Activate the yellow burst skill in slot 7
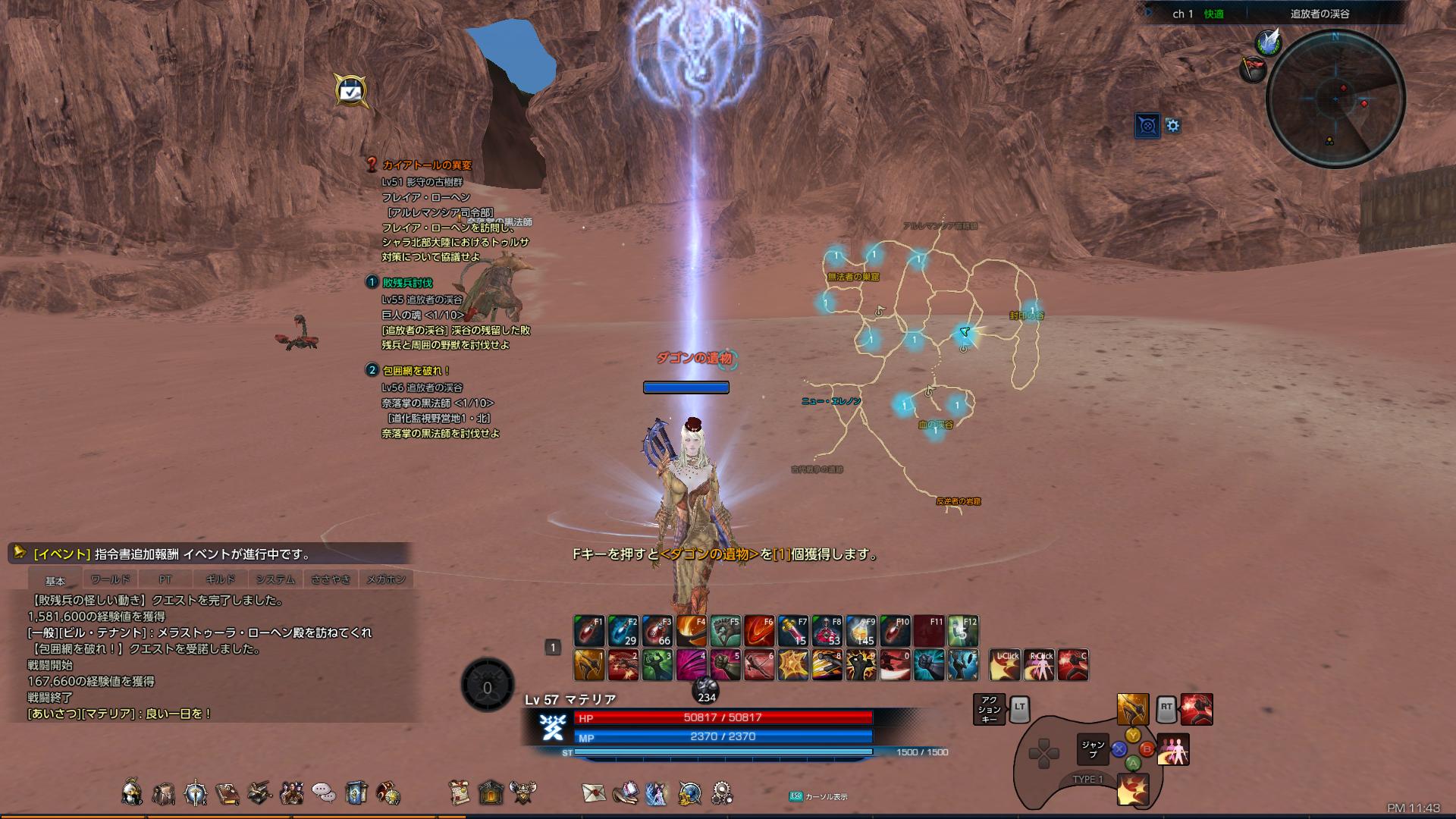 pos(792,665)
